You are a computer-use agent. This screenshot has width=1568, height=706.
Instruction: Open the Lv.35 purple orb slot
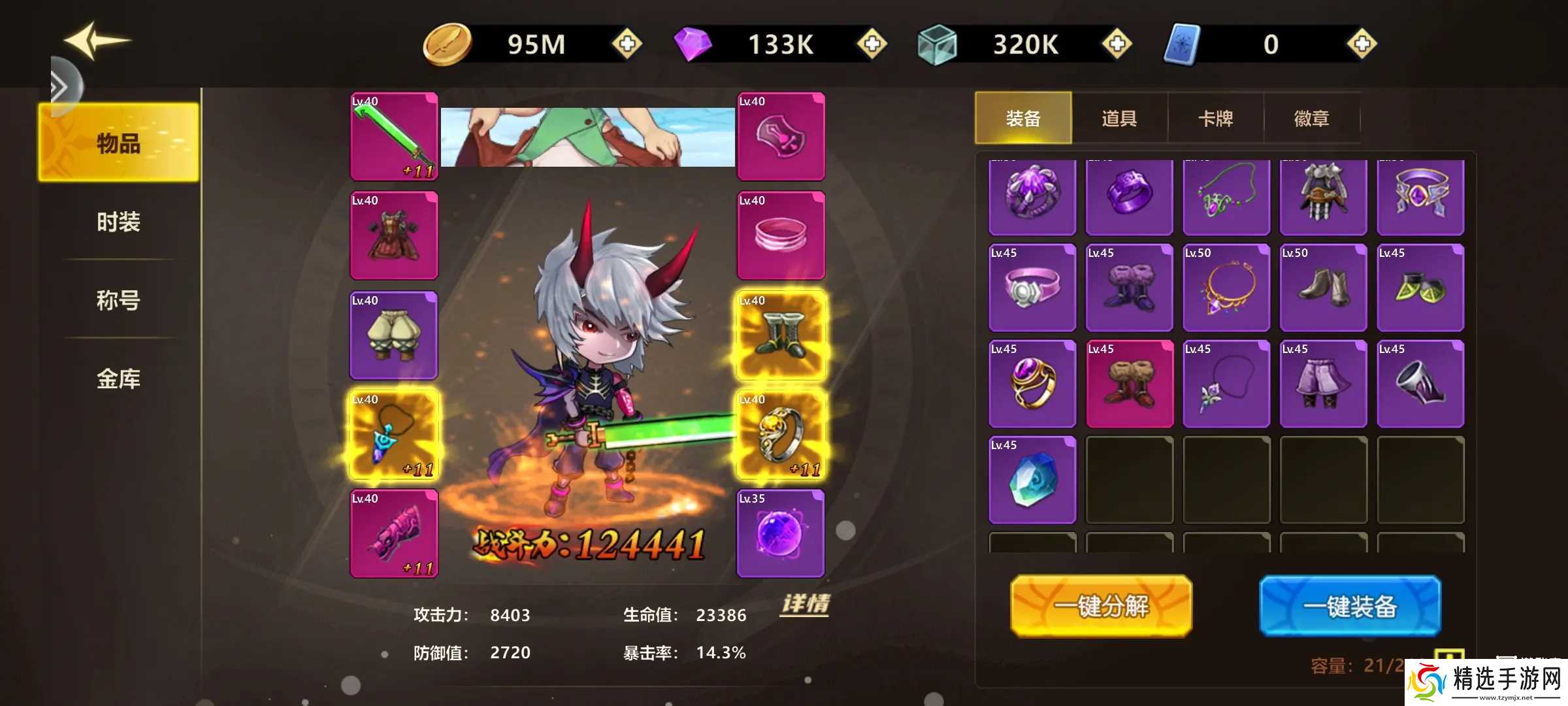tap(781, 534)
